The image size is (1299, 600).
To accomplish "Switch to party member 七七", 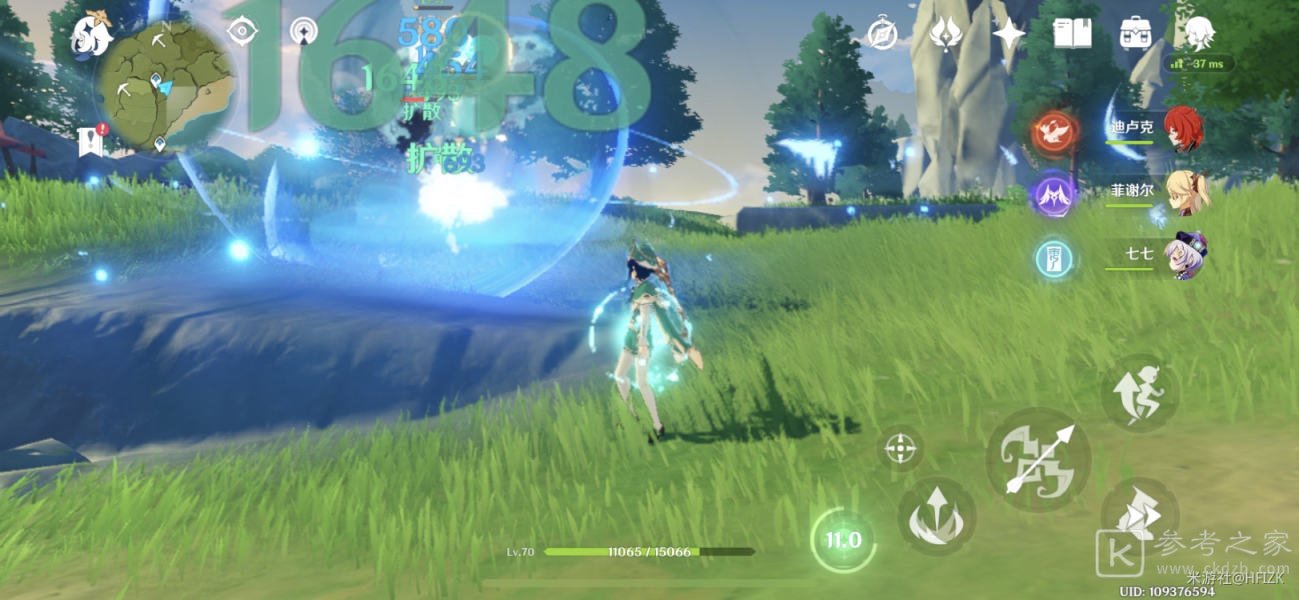I will click(1188, 255).
